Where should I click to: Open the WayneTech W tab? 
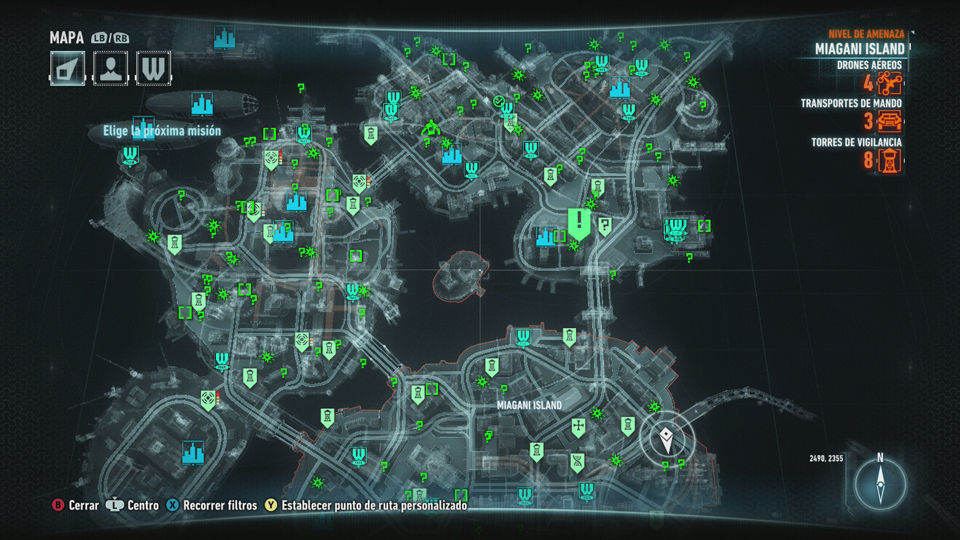[153, 67]
